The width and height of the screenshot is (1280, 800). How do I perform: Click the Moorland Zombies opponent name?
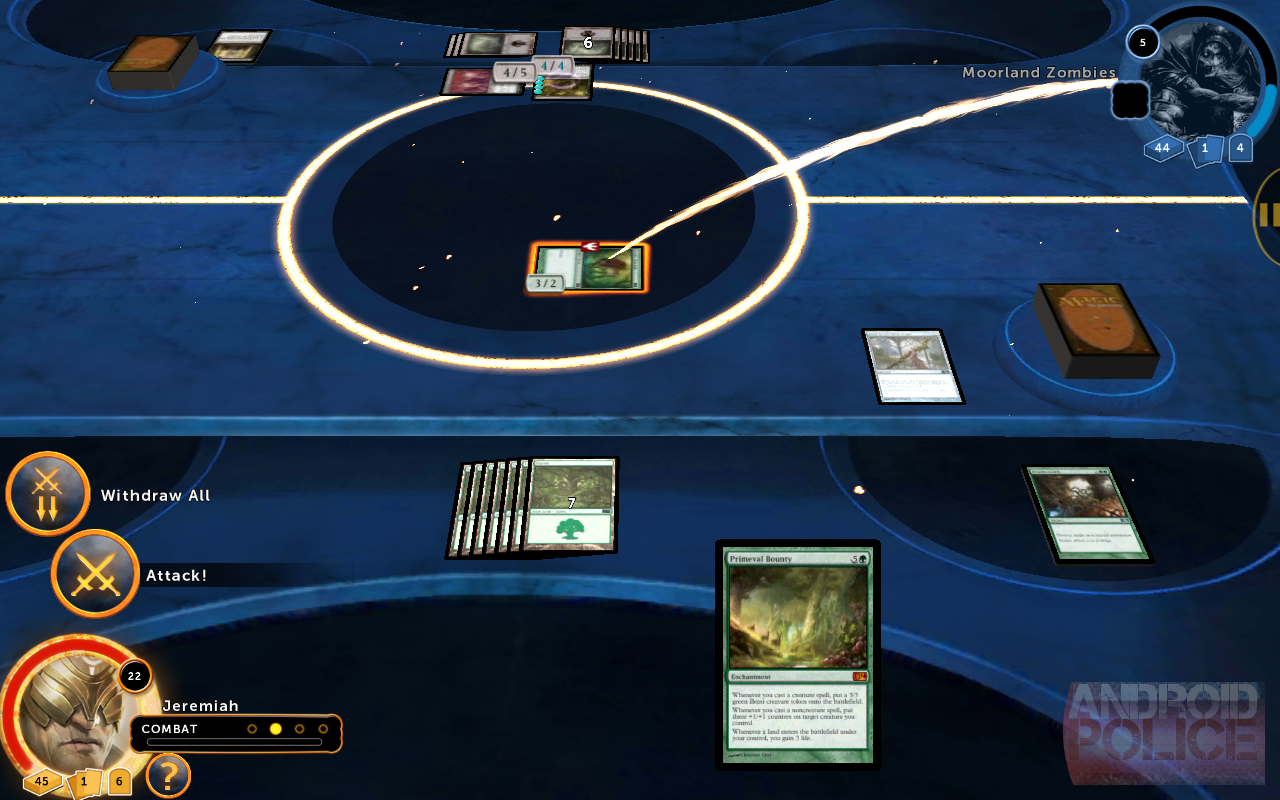(x=1038, y=73)
